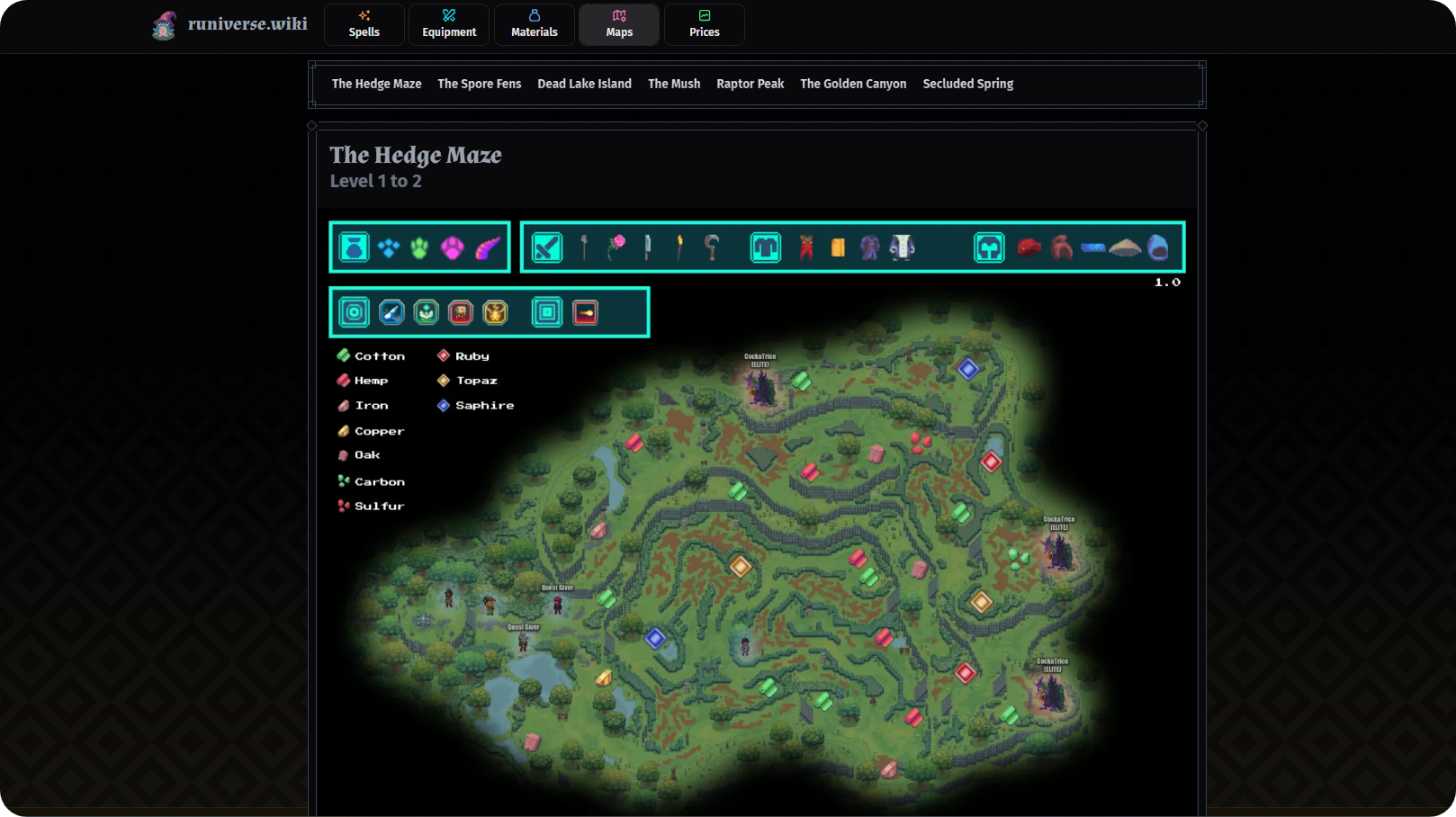
Task: Go to the Equipment section
Action: pyautogui.click(x=449, y=24)
